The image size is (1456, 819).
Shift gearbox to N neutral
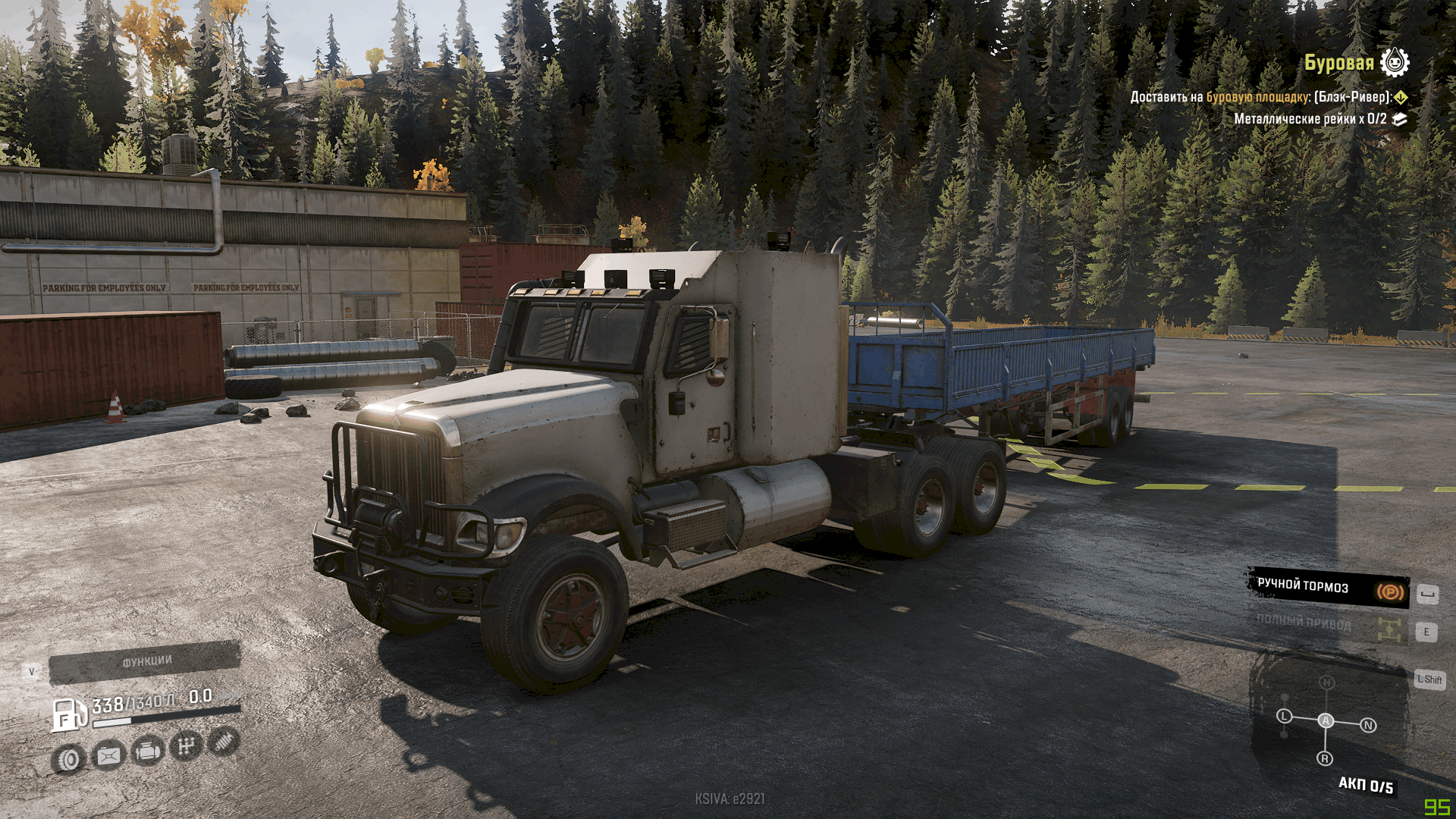coord(1368,726)
